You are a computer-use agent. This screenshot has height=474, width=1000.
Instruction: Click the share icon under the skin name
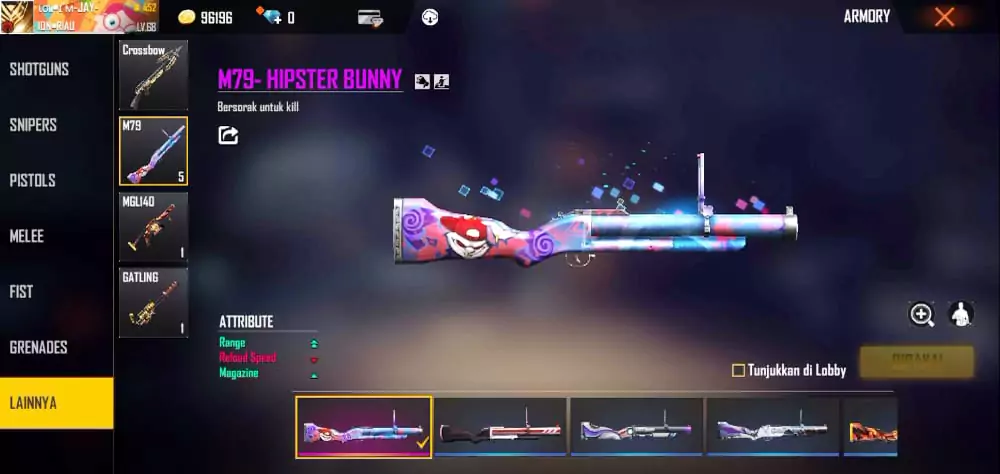[x=228, y=135]
